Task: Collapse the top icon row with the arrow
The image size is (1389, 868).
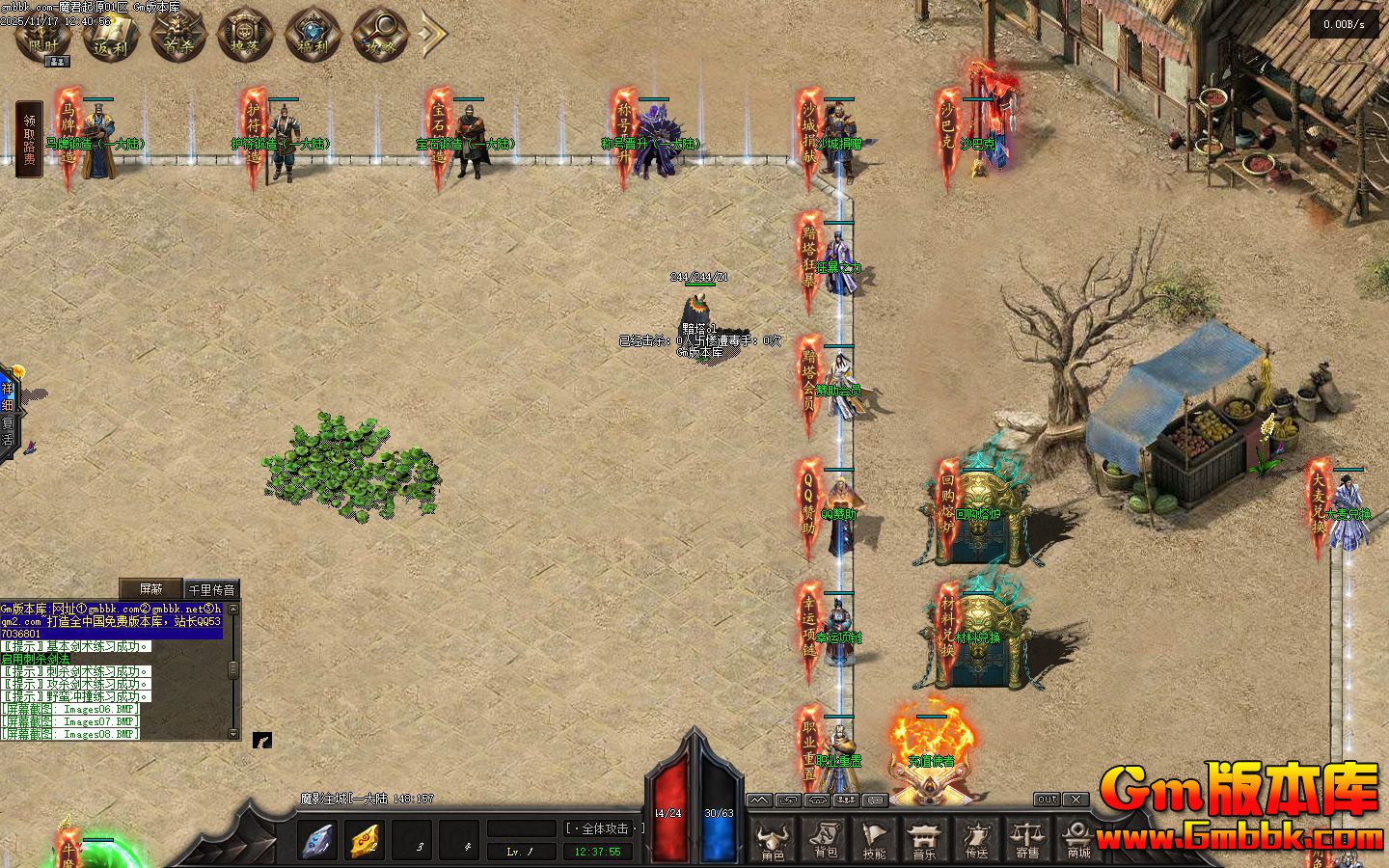Action: pyautogui.click(x=433, y=34)
